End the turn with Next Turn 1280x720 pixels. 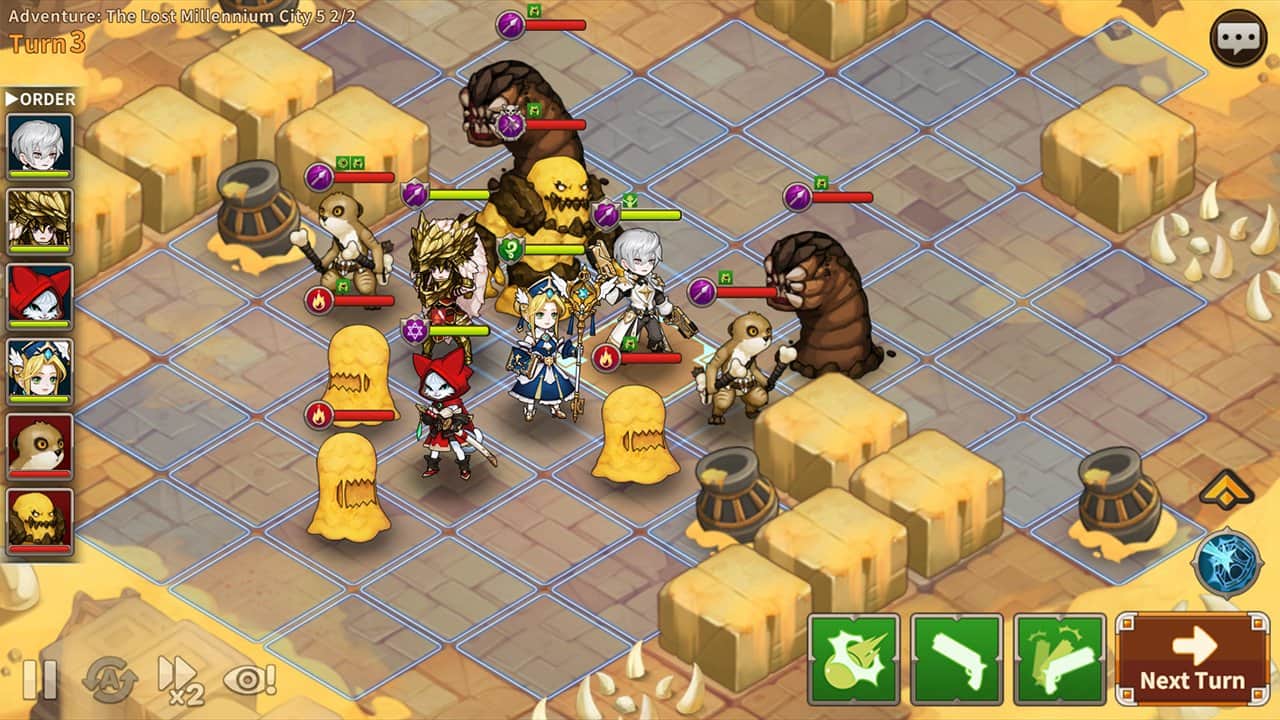click(1192, 659)
